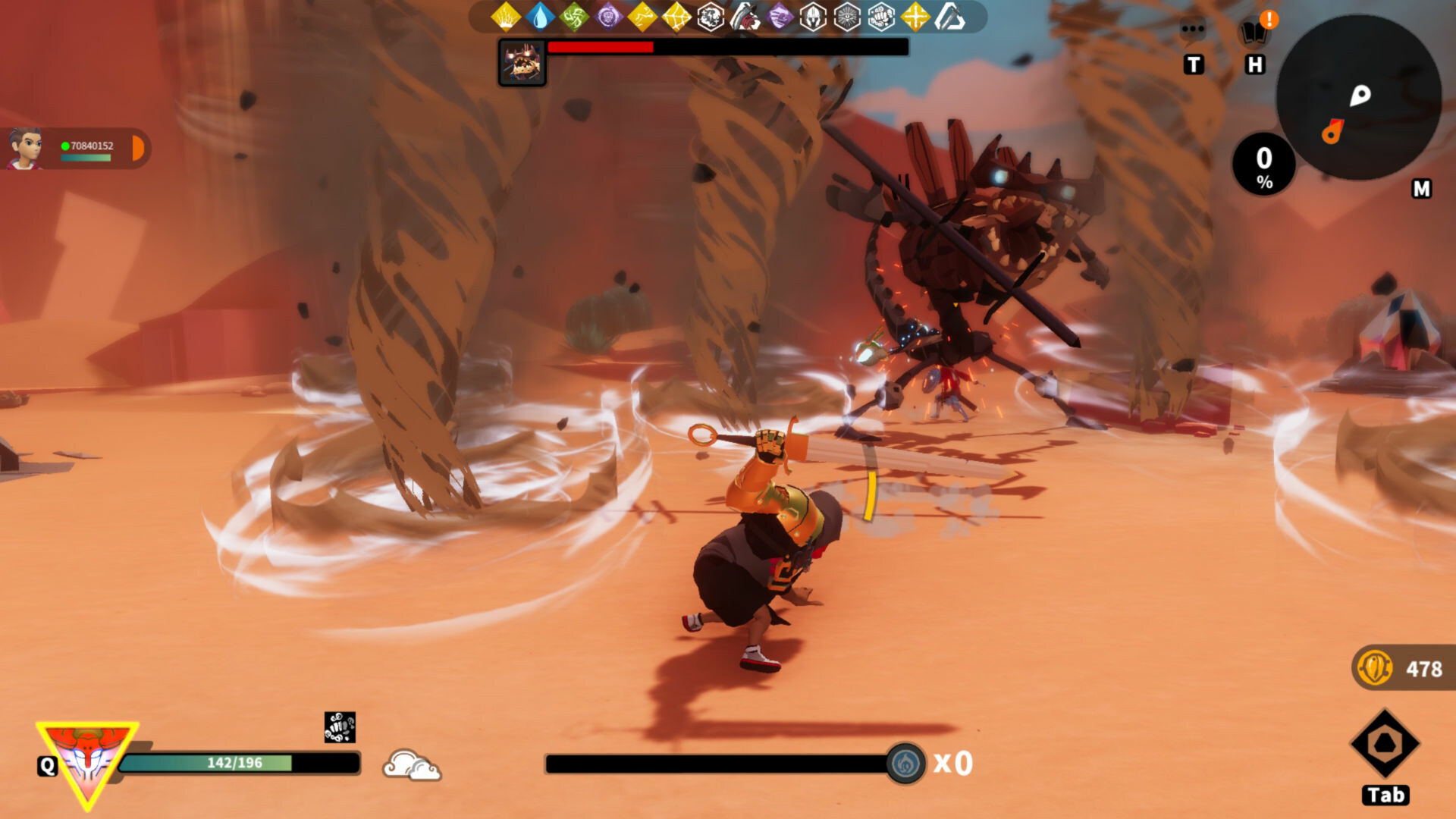
Task: Click the eye hexagon perk icon
Action: [847, 17]
